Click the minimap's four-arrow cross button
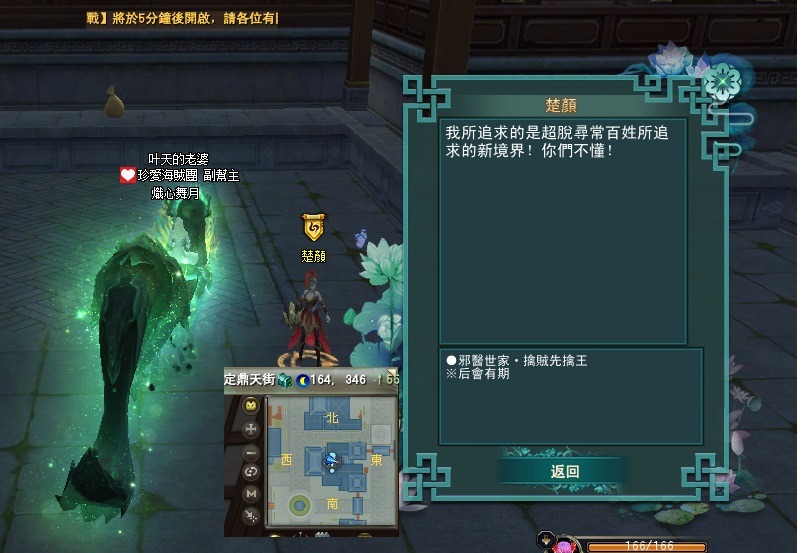 pyautogui.click(x=251, y=428)
